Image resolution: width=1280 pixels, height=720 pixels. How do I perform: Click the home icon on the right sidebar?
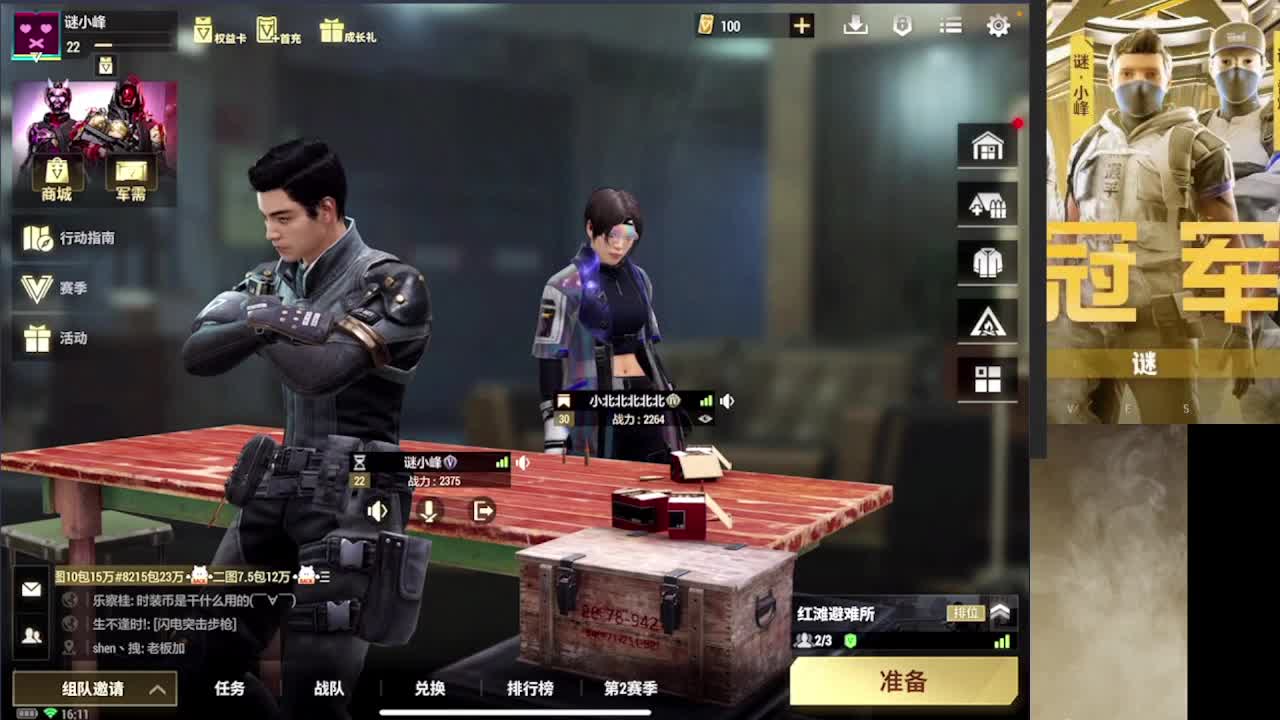click(987, 145)
